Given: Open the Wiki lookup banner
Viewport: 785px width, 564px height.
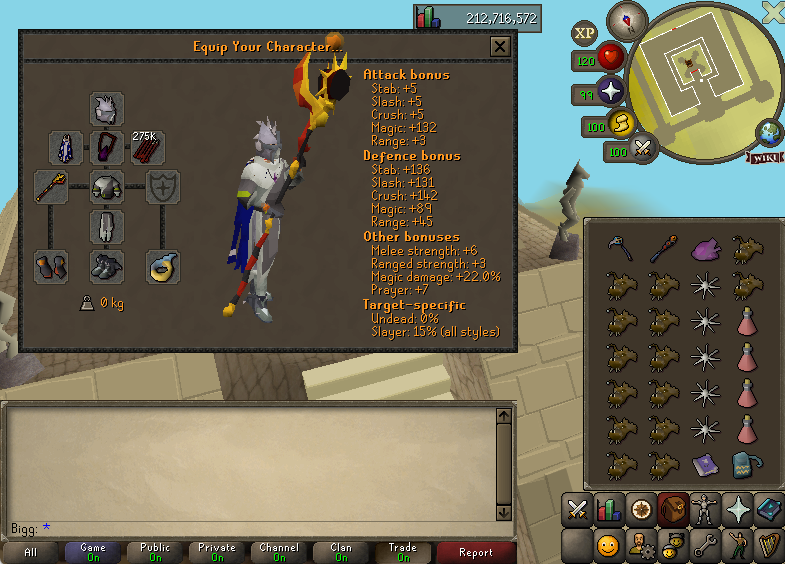Looking at the screenshot, I should click(764, 158).
